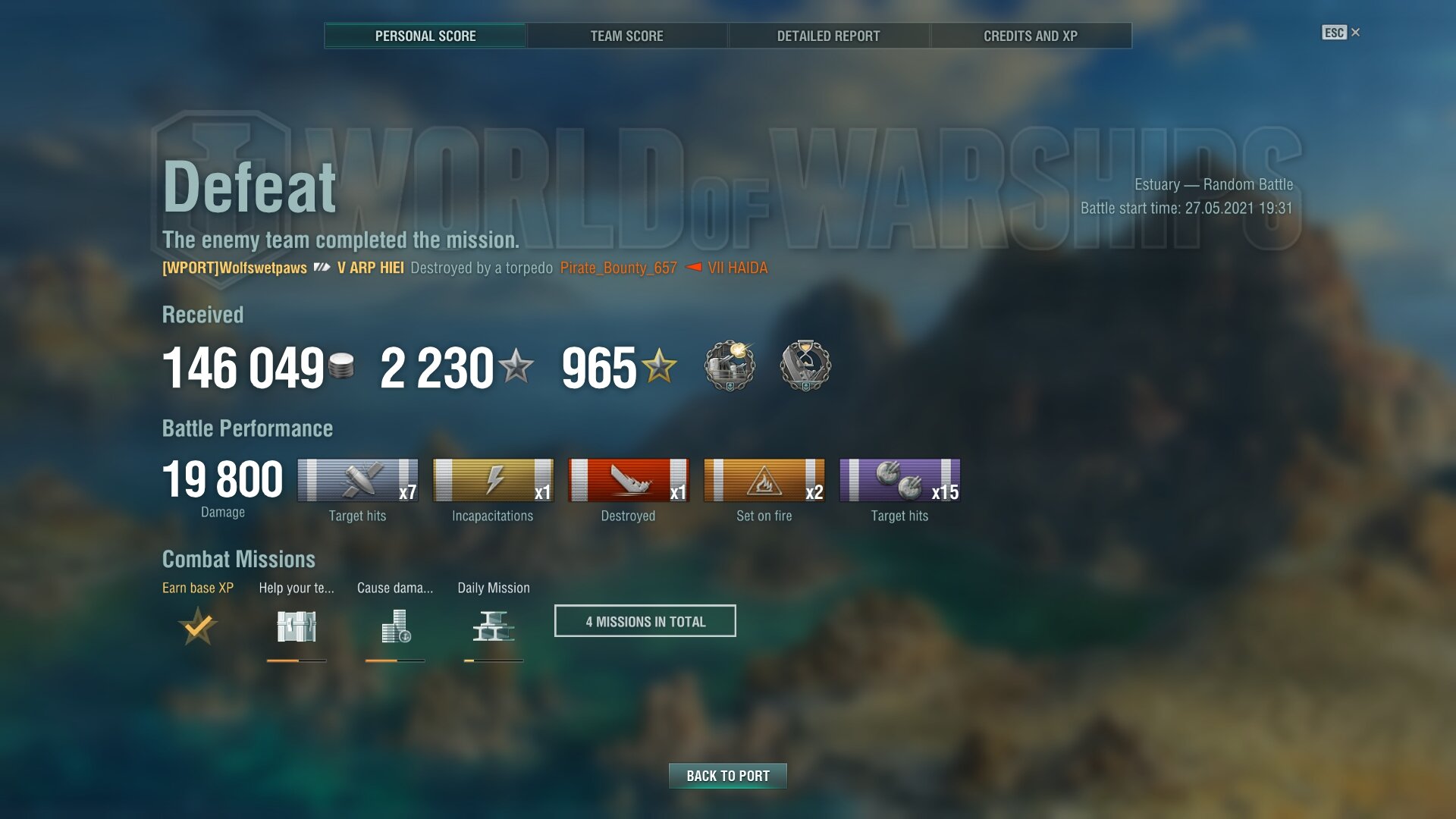This screenshot has width=1456, height=819.
Task: Close the results screen with the X
Action: point(1355,32)
